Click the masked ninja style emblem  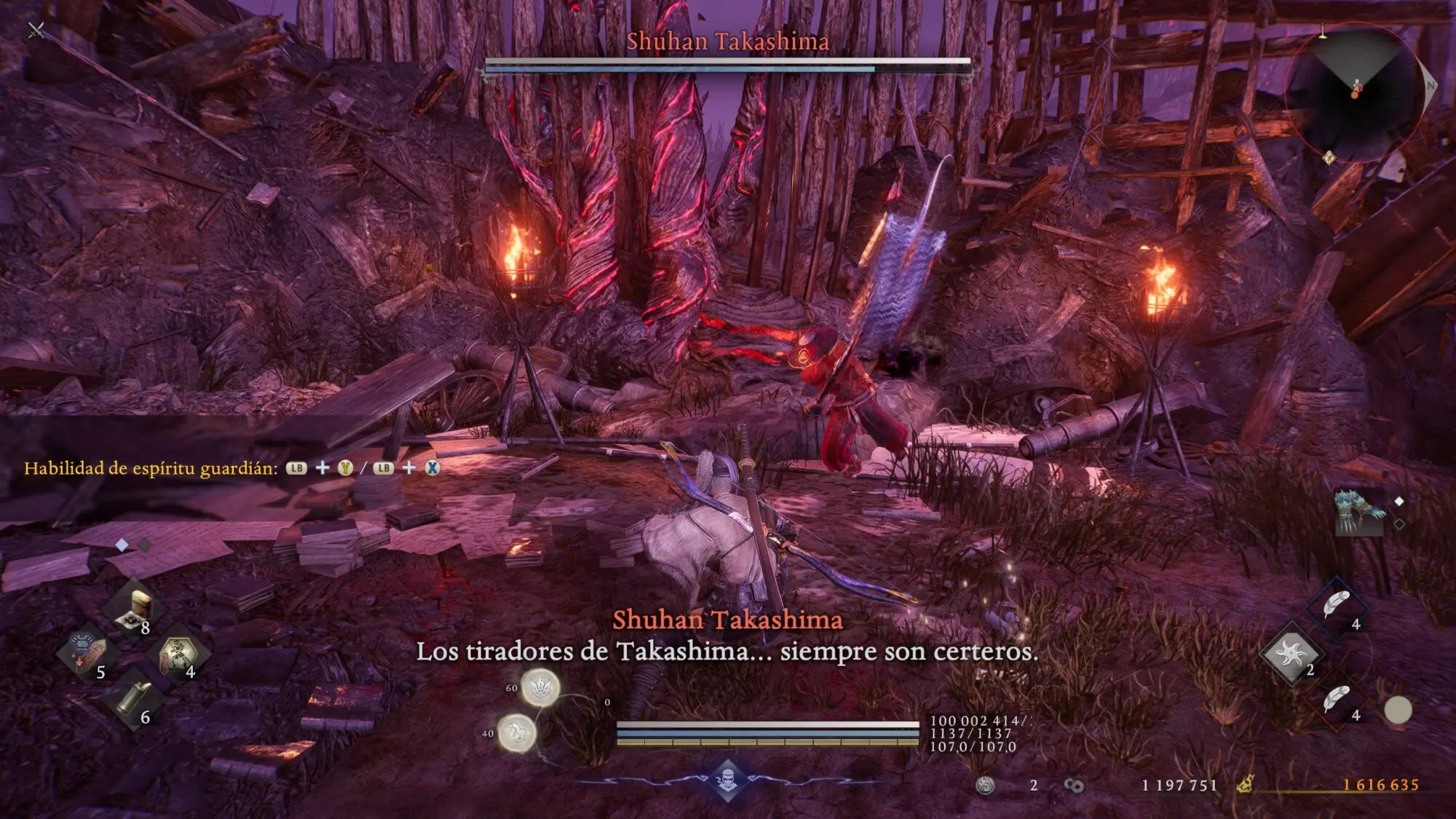click(x=727, y=779)
